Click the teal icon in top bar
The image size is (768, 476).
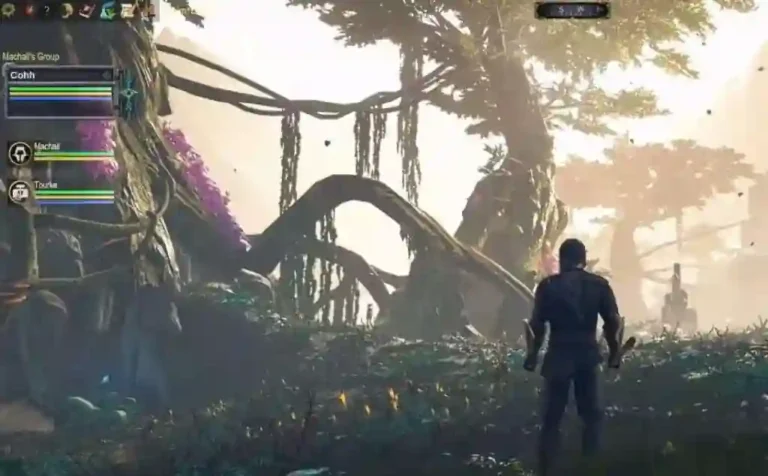pos(107,10)
